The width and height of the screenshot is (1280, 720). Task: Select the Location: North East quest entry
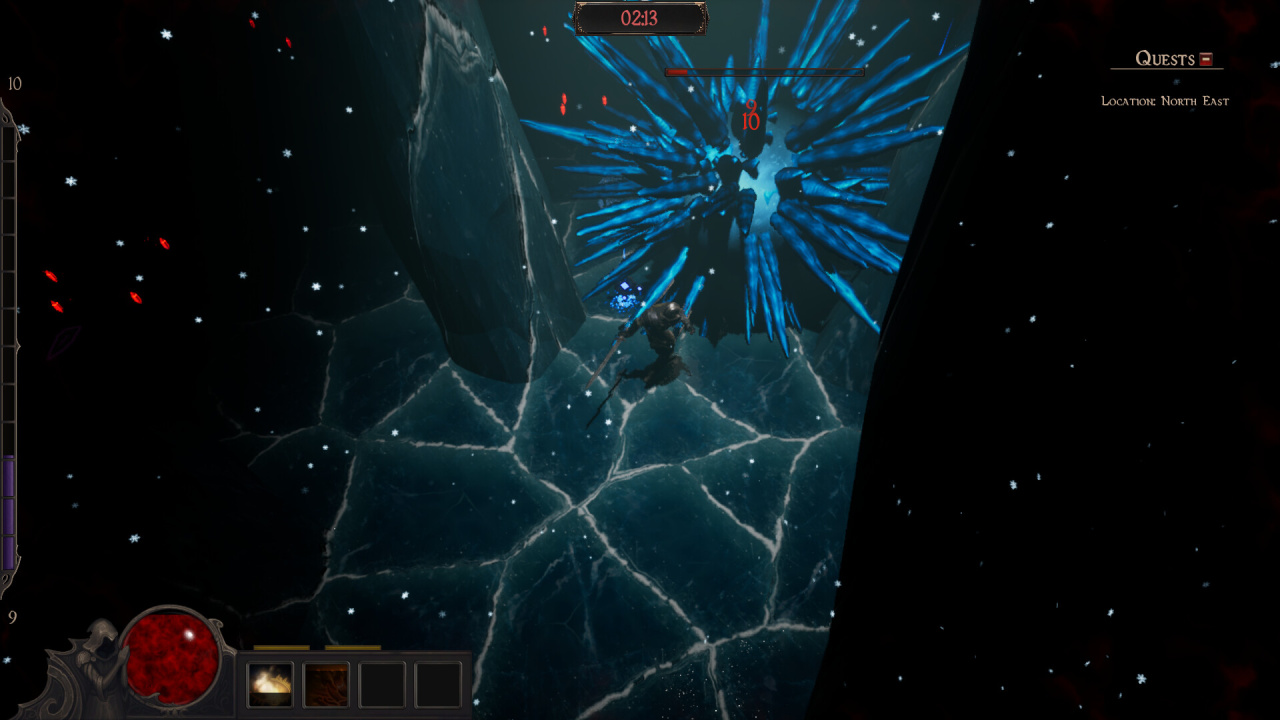(x=1164, y=101)
